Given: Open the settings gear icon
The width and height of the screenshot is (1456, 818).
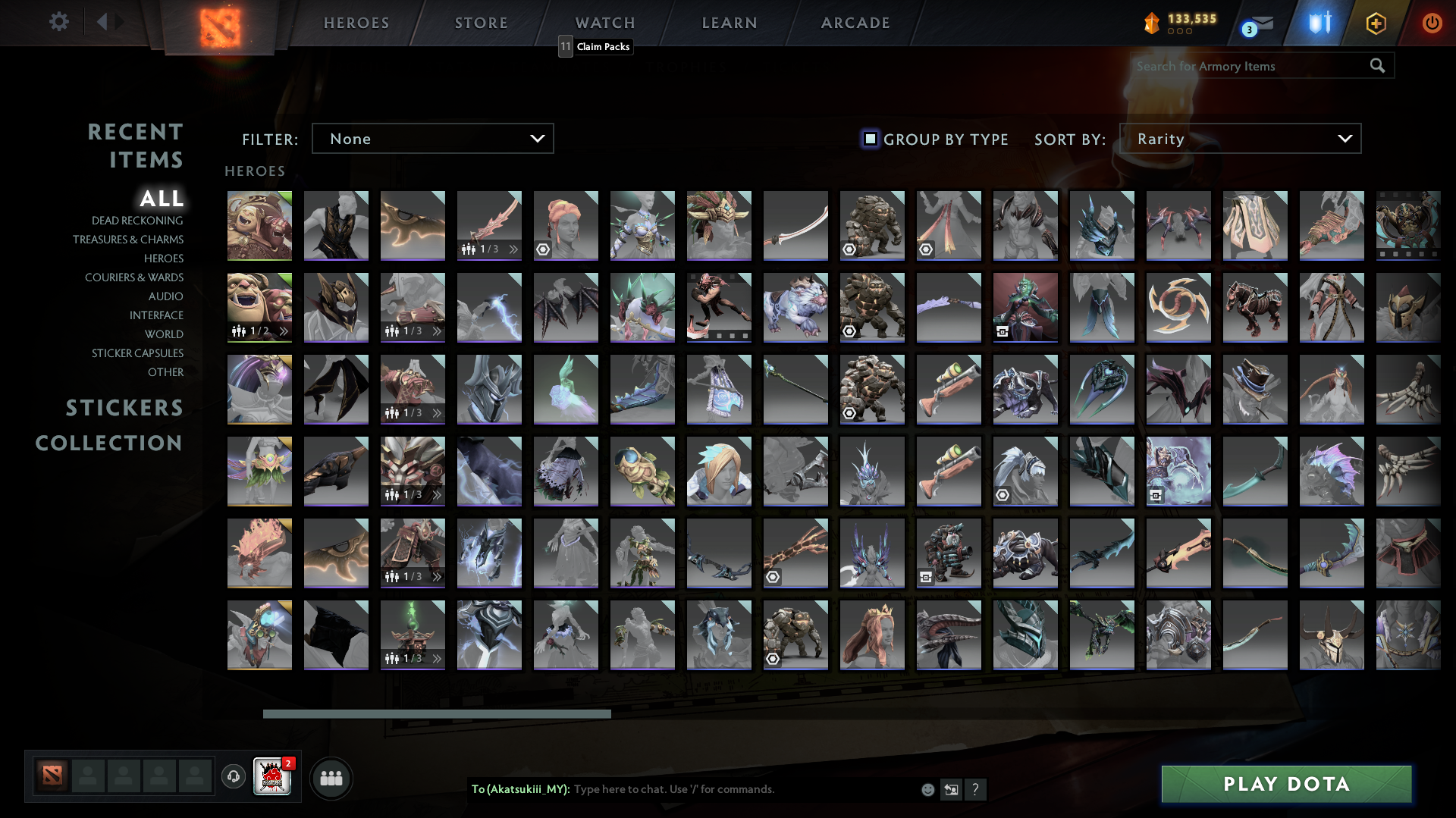Looking at the screenshot, I should click(x=59, y=22).
